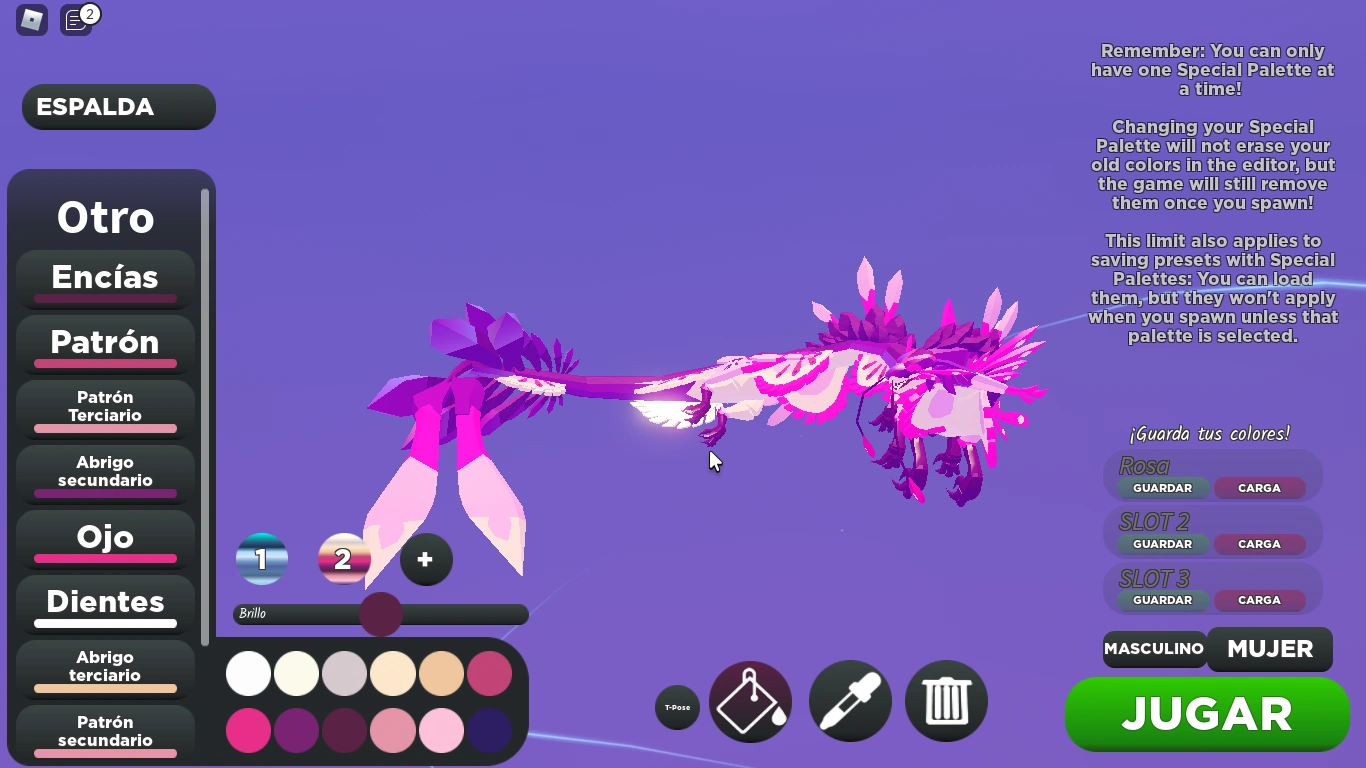Expand the Ojo options
1366x768 pixels.
tap(104, 537)
